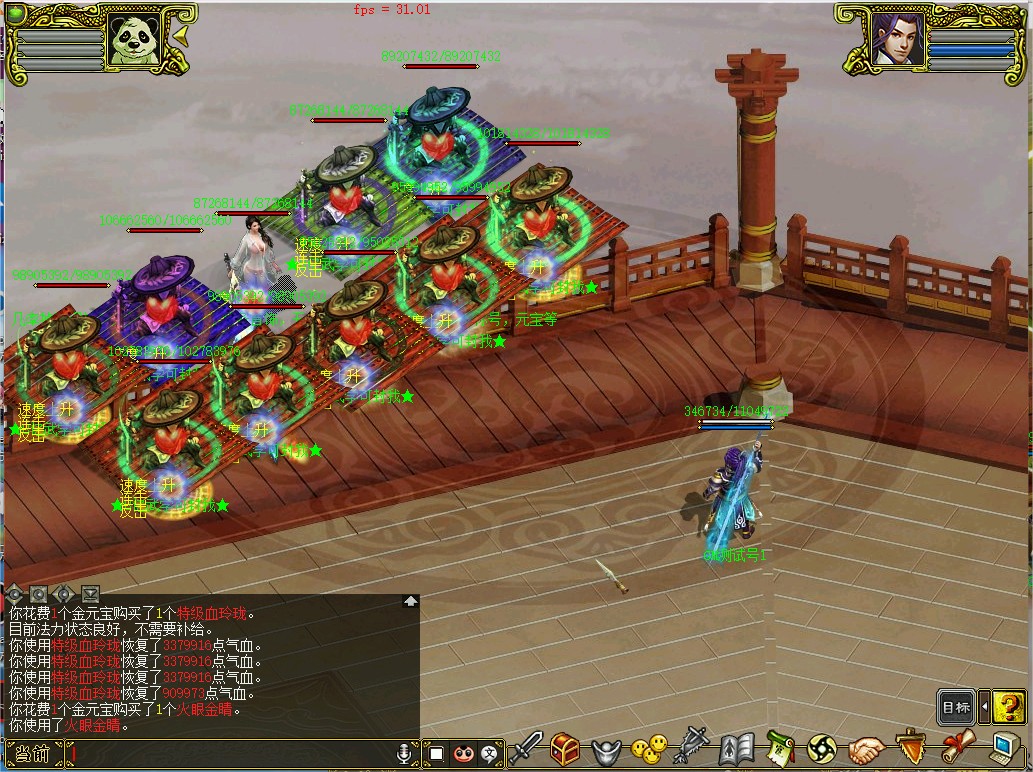Click the black and yellow shuriken icon

click(x=822, y=748)
